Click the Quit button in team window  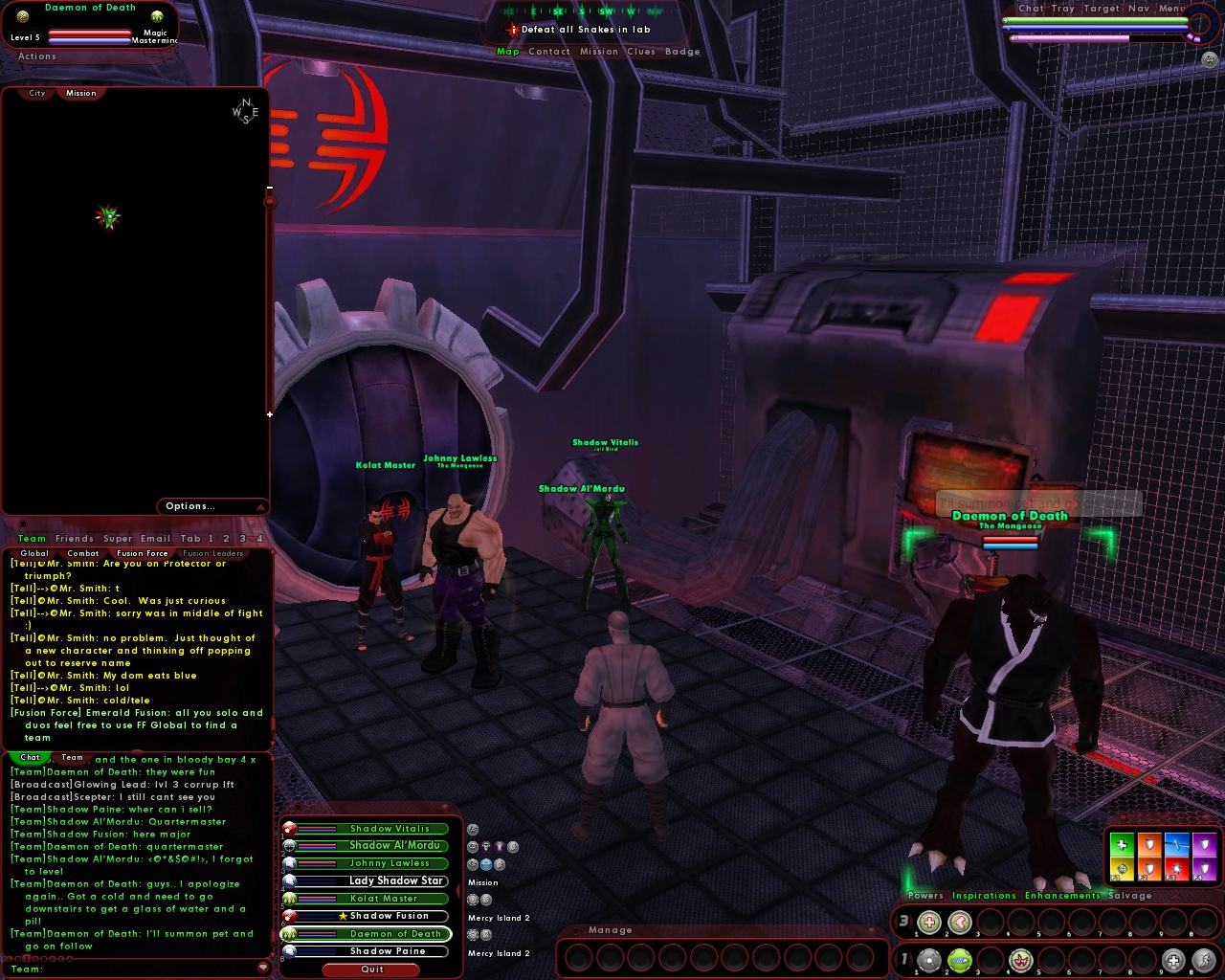coord(371,969)
